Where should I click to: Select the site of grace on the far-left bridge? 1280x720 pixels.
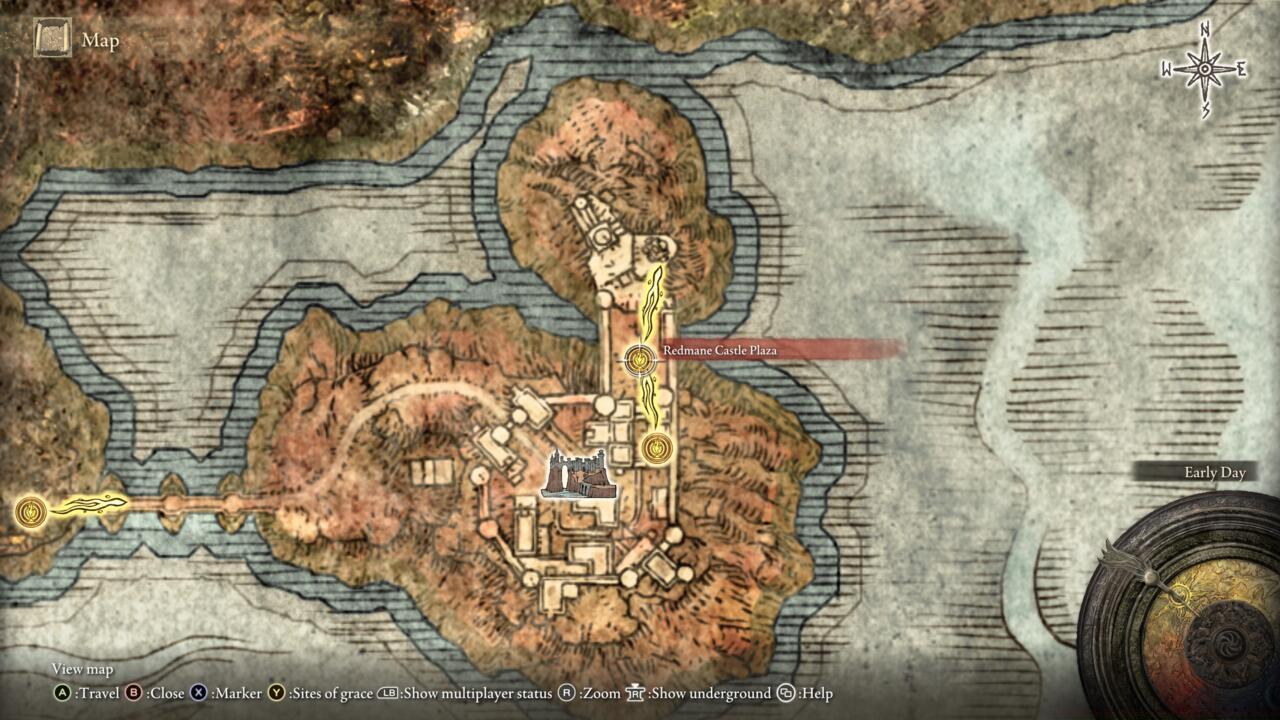[x=30, y=514]
